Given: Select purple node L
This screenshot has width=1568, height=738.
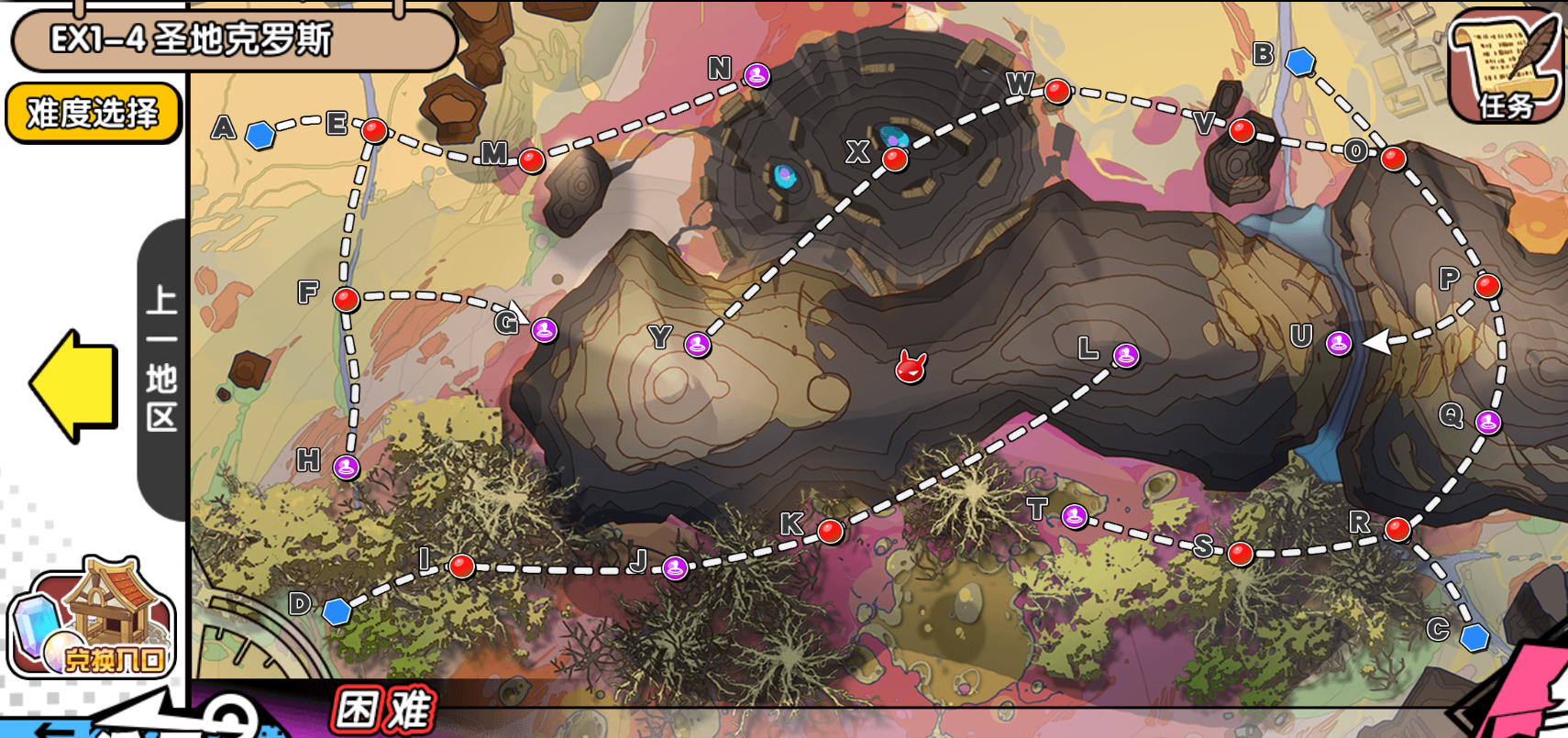Looking at the screenshot, I should pos(1126,356).
